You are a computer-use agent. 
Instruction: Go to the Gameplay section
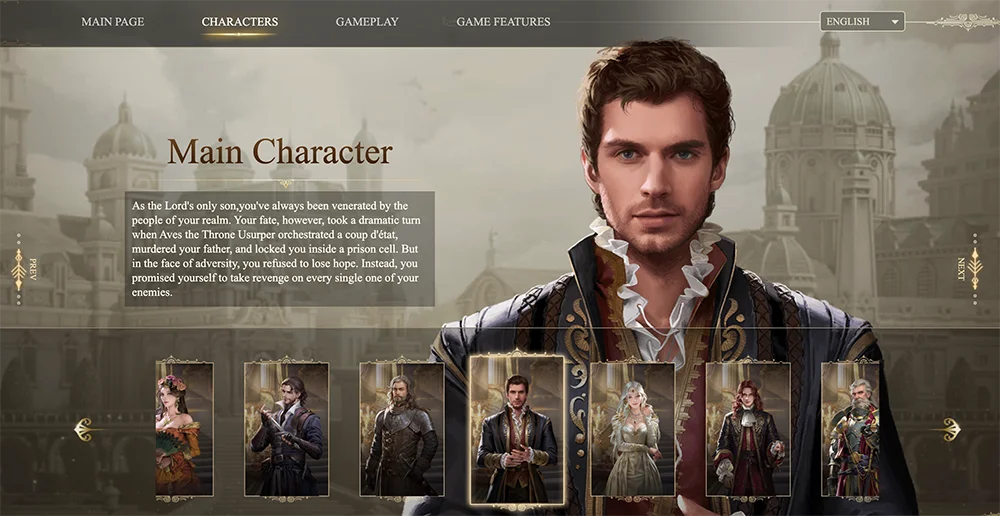pyautogui.click(x=367, y=22)
